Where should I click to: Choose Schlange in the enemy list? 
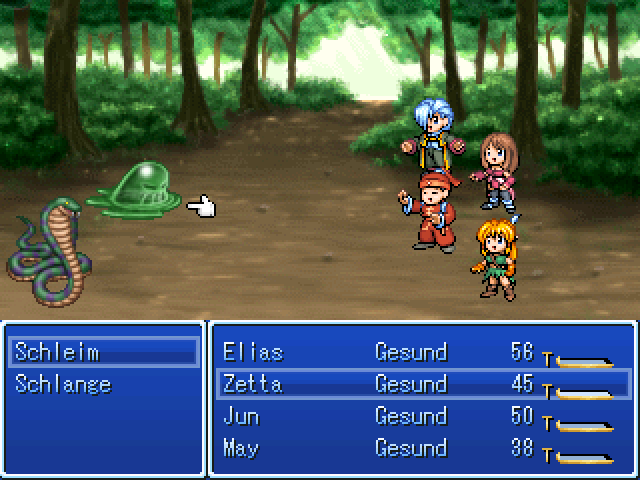63,384
